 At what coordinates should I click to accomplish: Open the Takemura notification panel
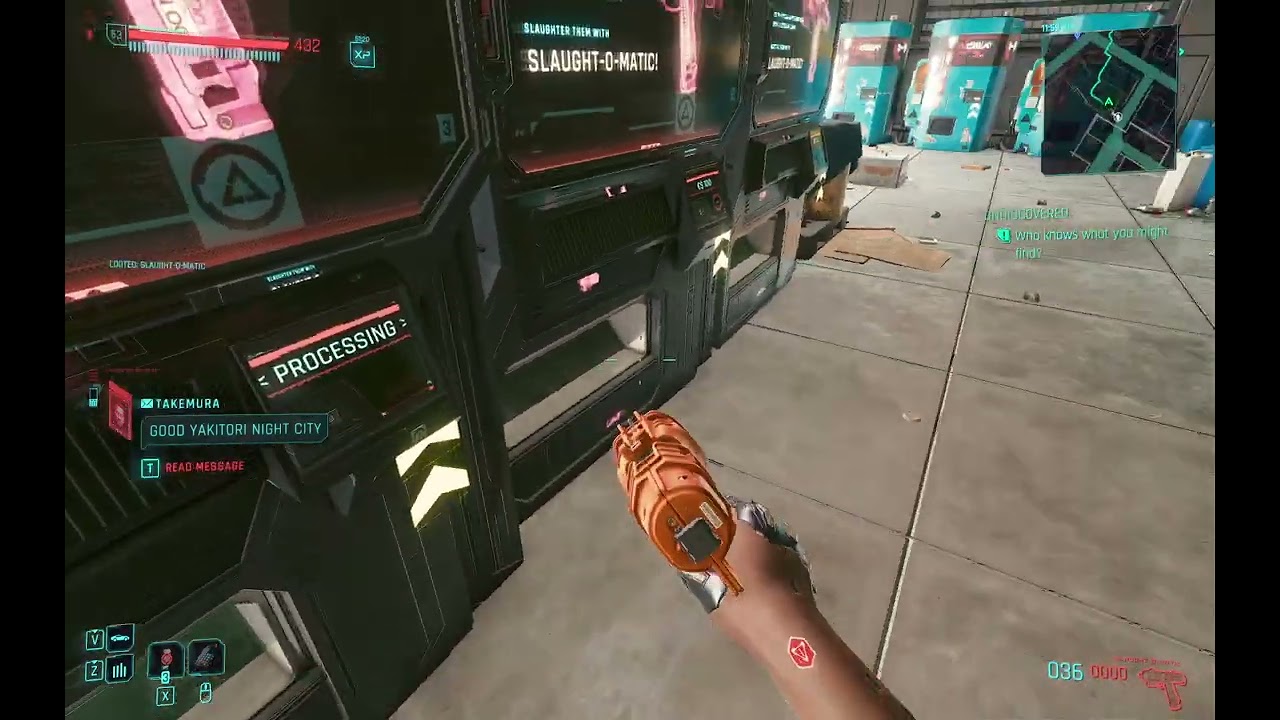190,404
